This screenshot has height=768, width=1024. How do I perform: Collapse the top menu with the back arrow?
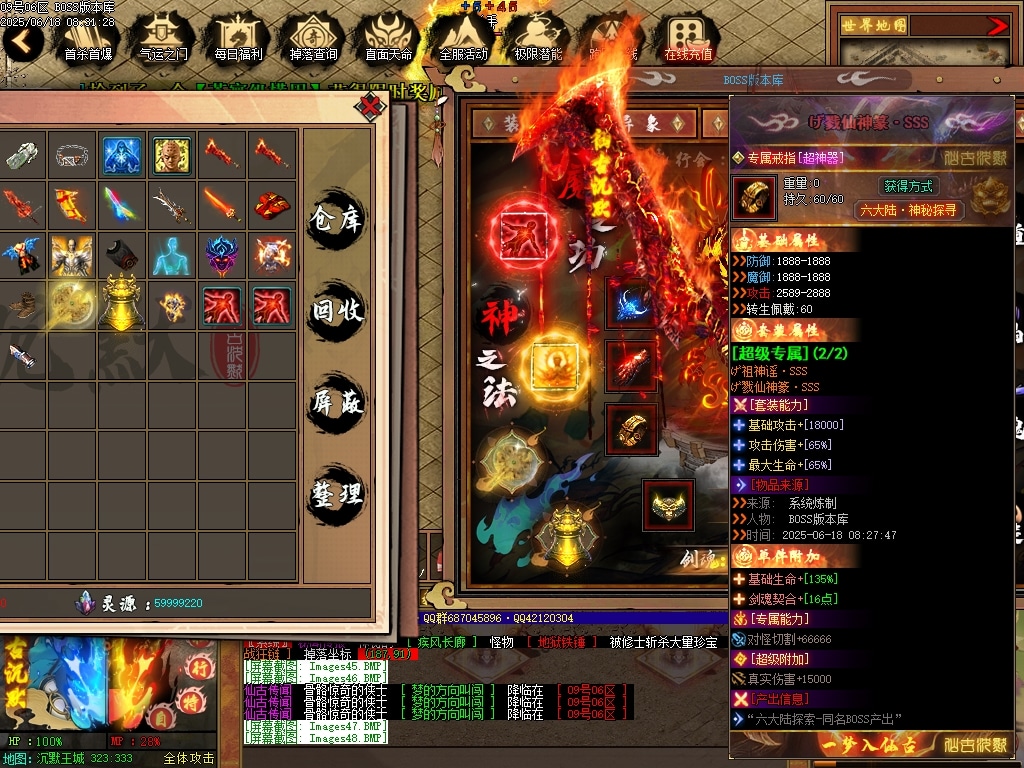22,41
